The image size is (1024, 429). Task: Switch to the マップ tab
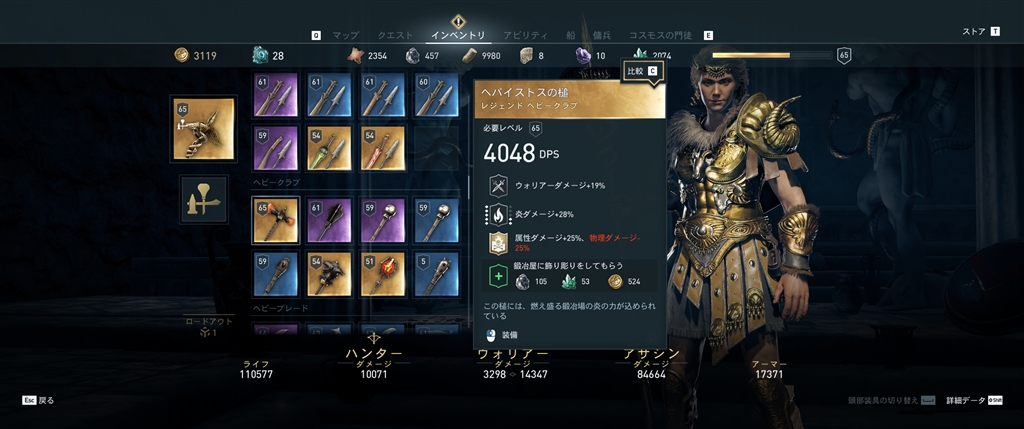pos(345,35)
